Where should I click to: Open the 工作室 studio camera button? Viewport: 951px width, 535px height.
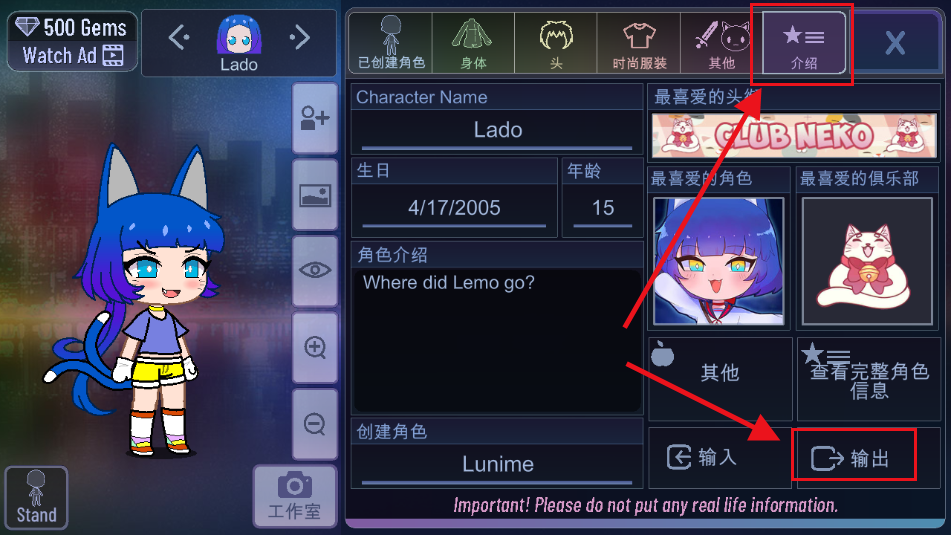[x=293, y=497]
